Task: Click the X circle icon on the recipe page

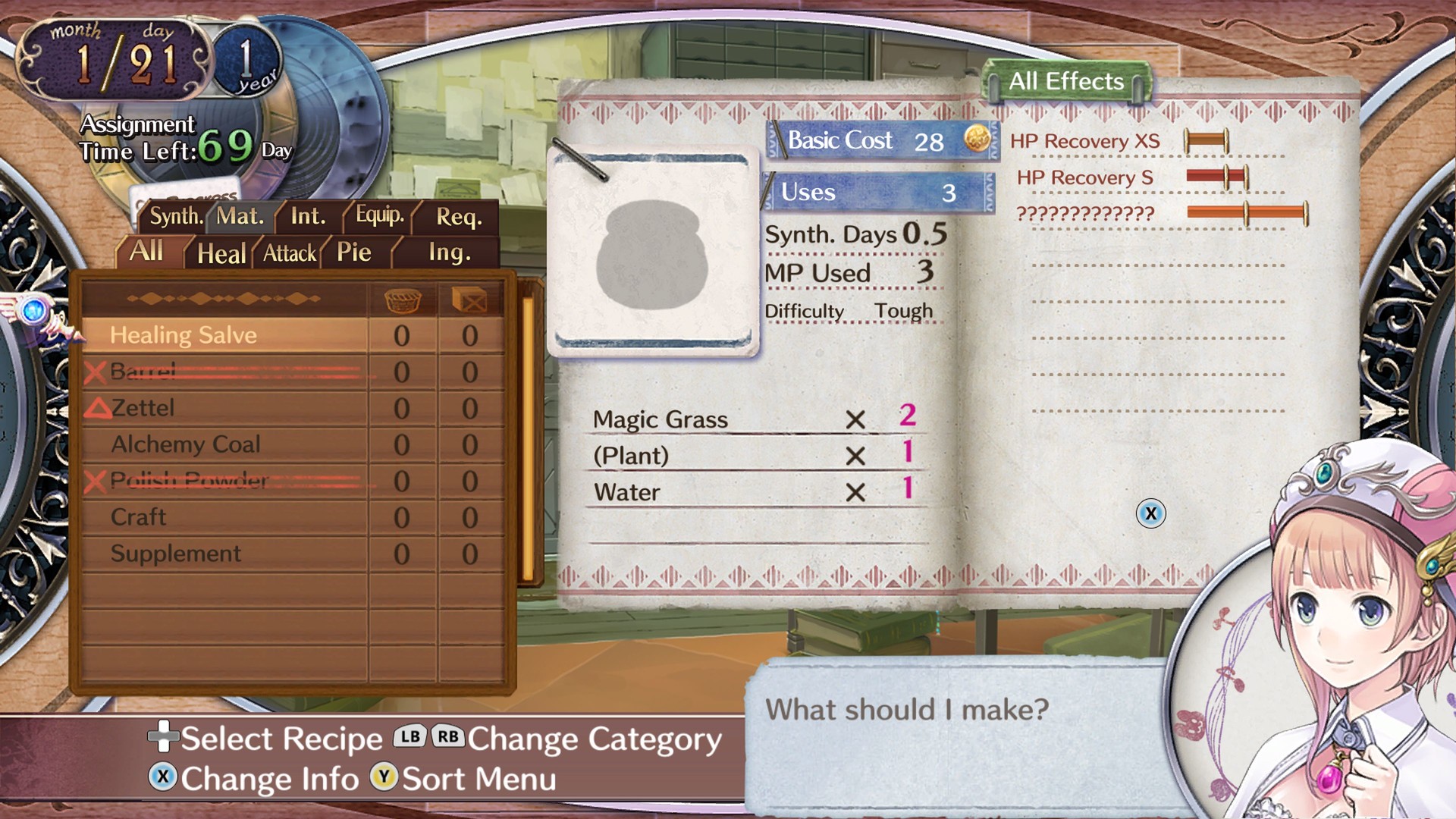Action: point(1151,513)
